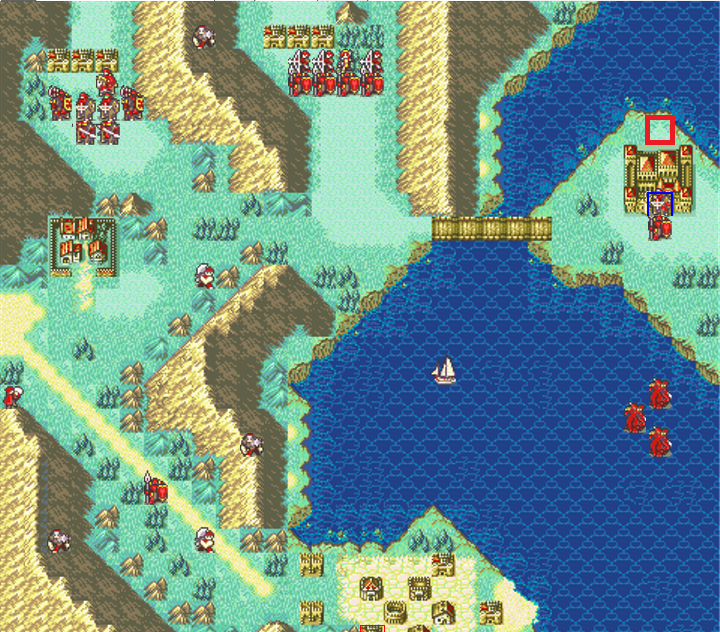Select the unit marked with the blue square

659,205
